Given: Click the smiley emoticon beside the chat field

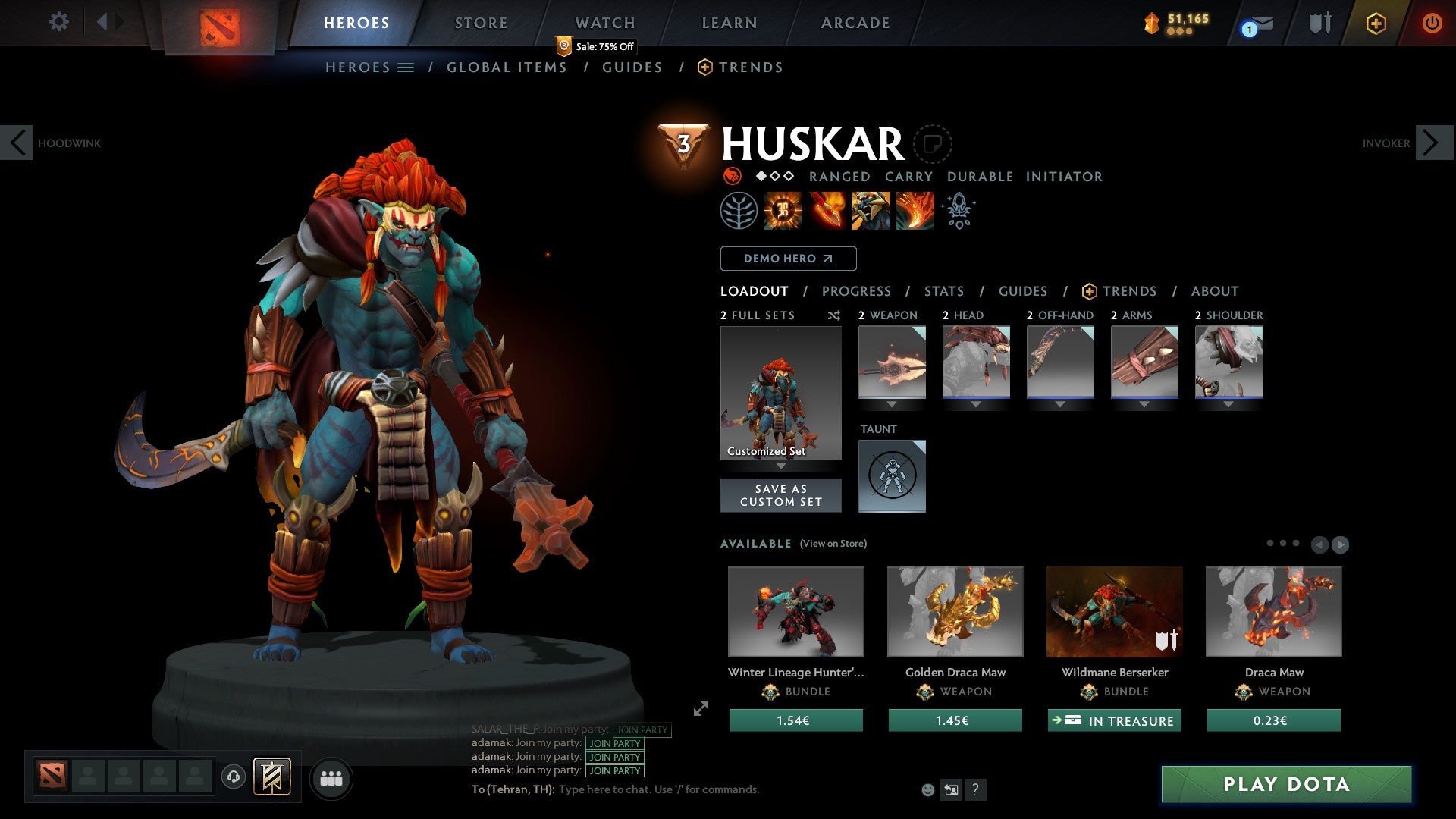Looking at the screenshot, I should 927,789.
